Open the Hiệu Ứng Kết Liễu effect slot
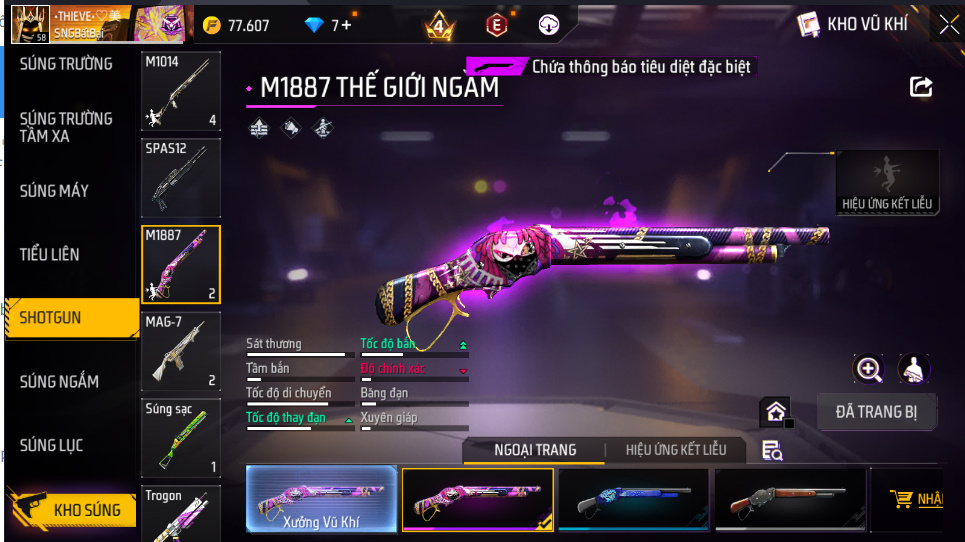This screenshot has height=542, width=965. [887, 181]
